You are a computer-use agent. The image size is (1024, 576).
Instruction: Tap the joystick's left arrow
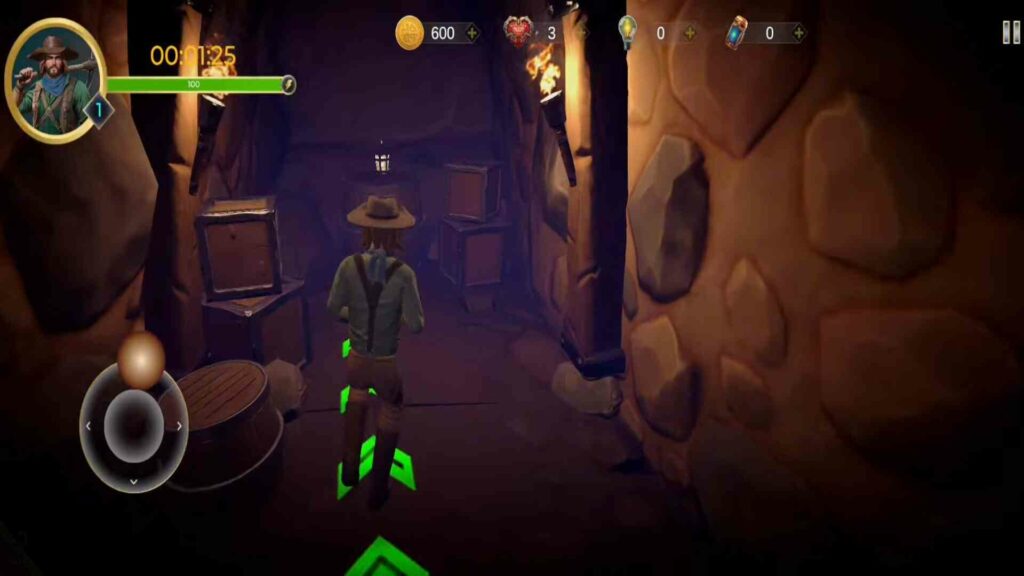point(88,426)
